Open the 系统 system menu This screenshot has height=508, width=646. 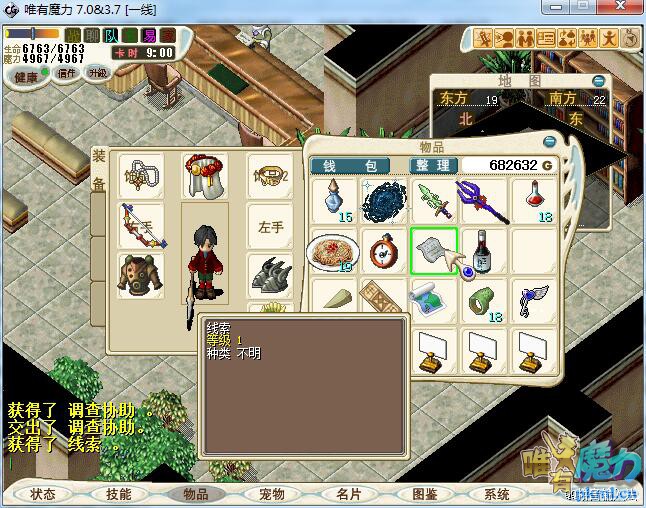497,494
